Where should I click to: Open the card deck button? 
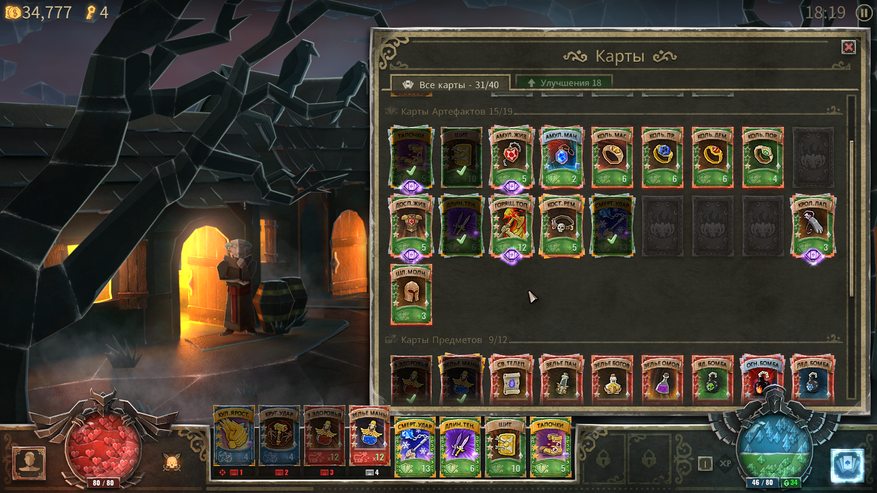click(847, 465)
